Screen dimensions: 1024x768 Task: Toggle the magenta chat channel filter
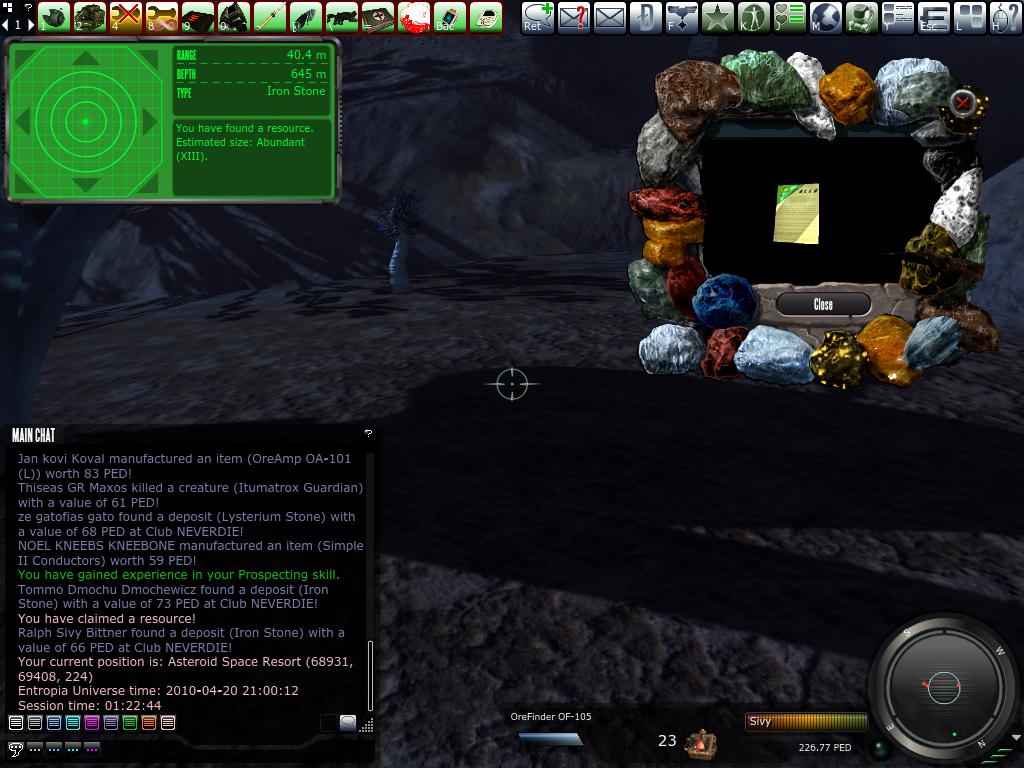(92, 722)
